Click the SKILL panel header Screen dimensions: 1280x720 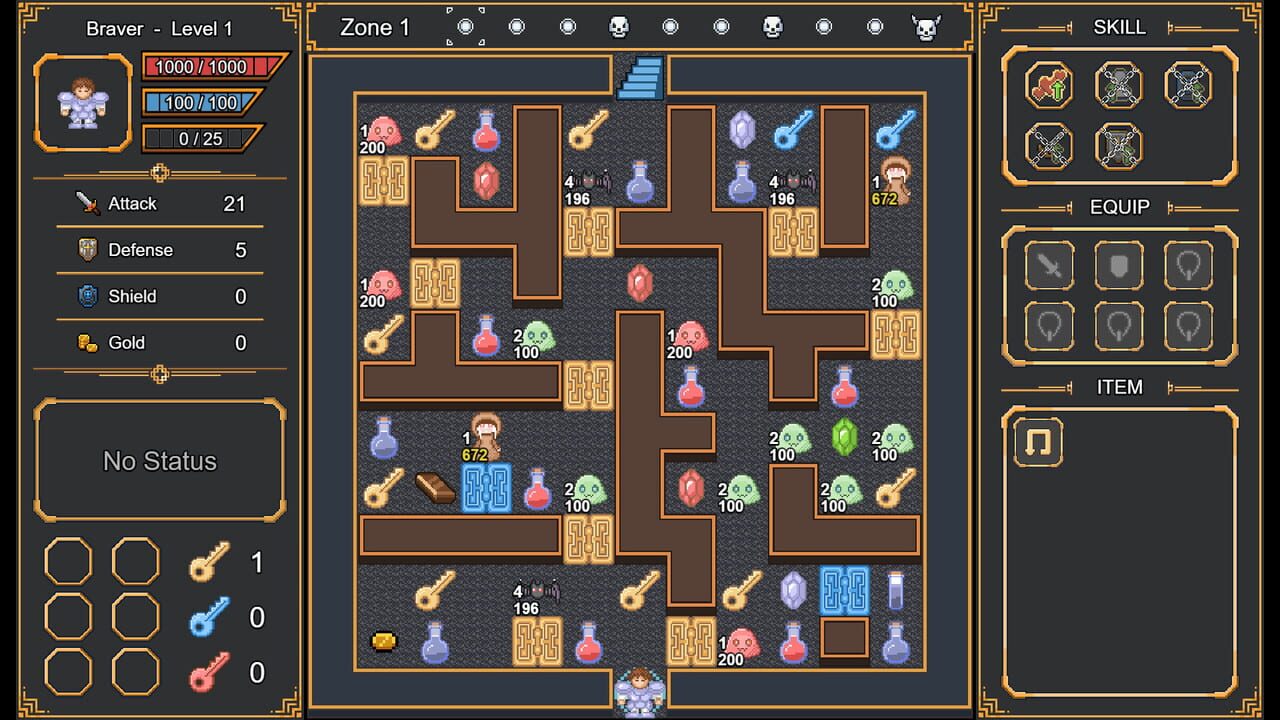point(1119,27)
